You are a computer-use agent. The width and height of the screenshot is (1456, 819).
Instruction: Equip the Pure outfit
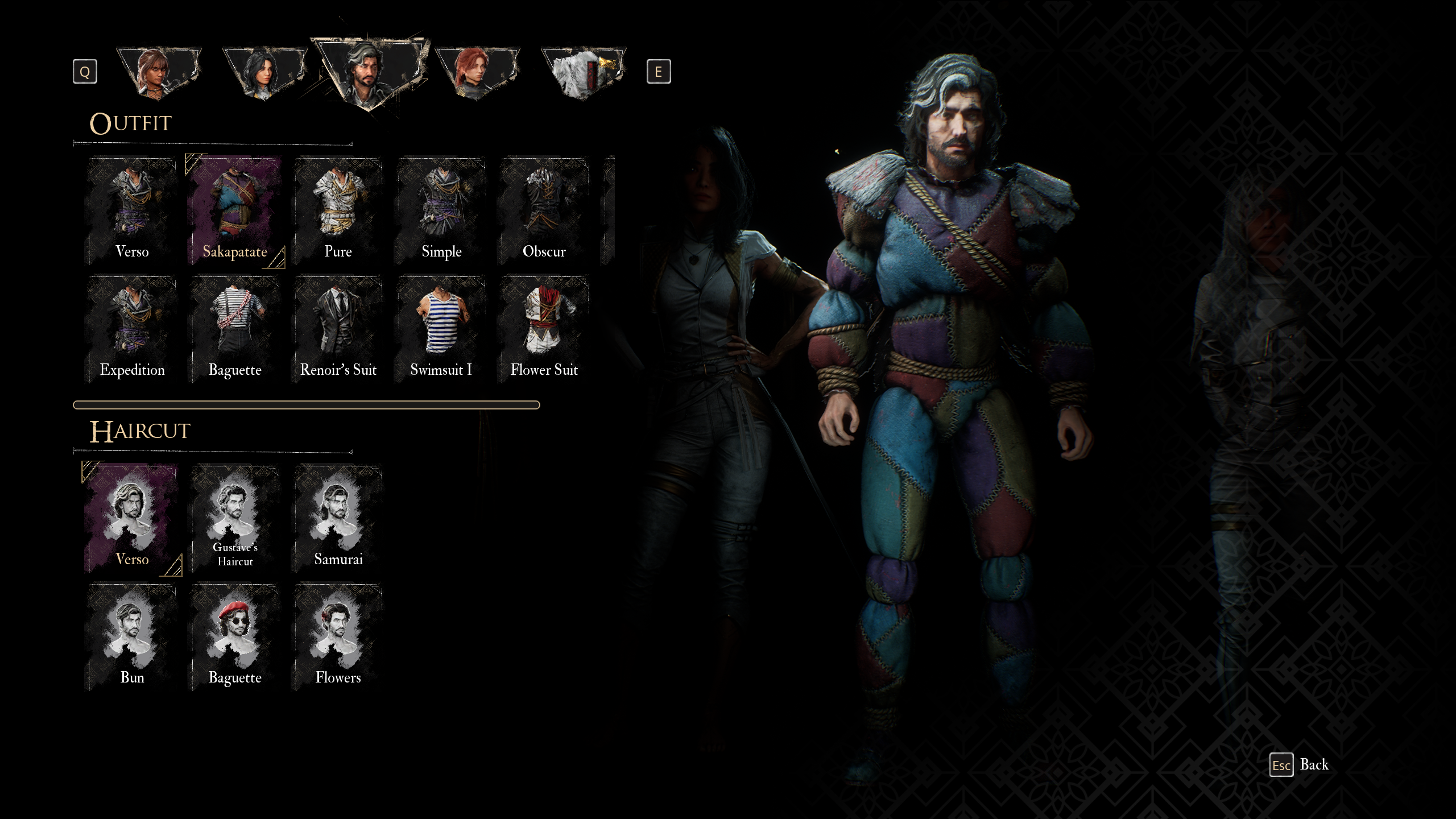338,210
